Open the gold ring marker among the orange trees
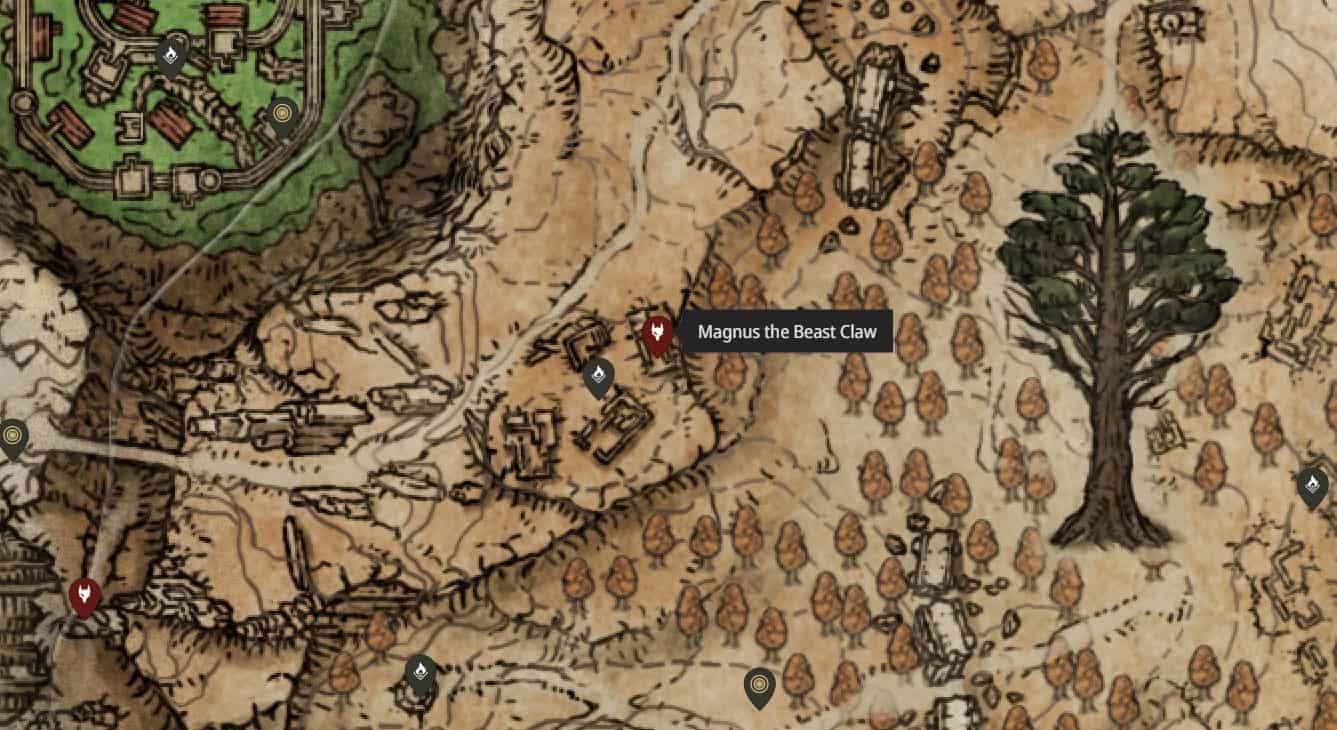Viewport: 1337px width, 730px height. click(760, 687)
